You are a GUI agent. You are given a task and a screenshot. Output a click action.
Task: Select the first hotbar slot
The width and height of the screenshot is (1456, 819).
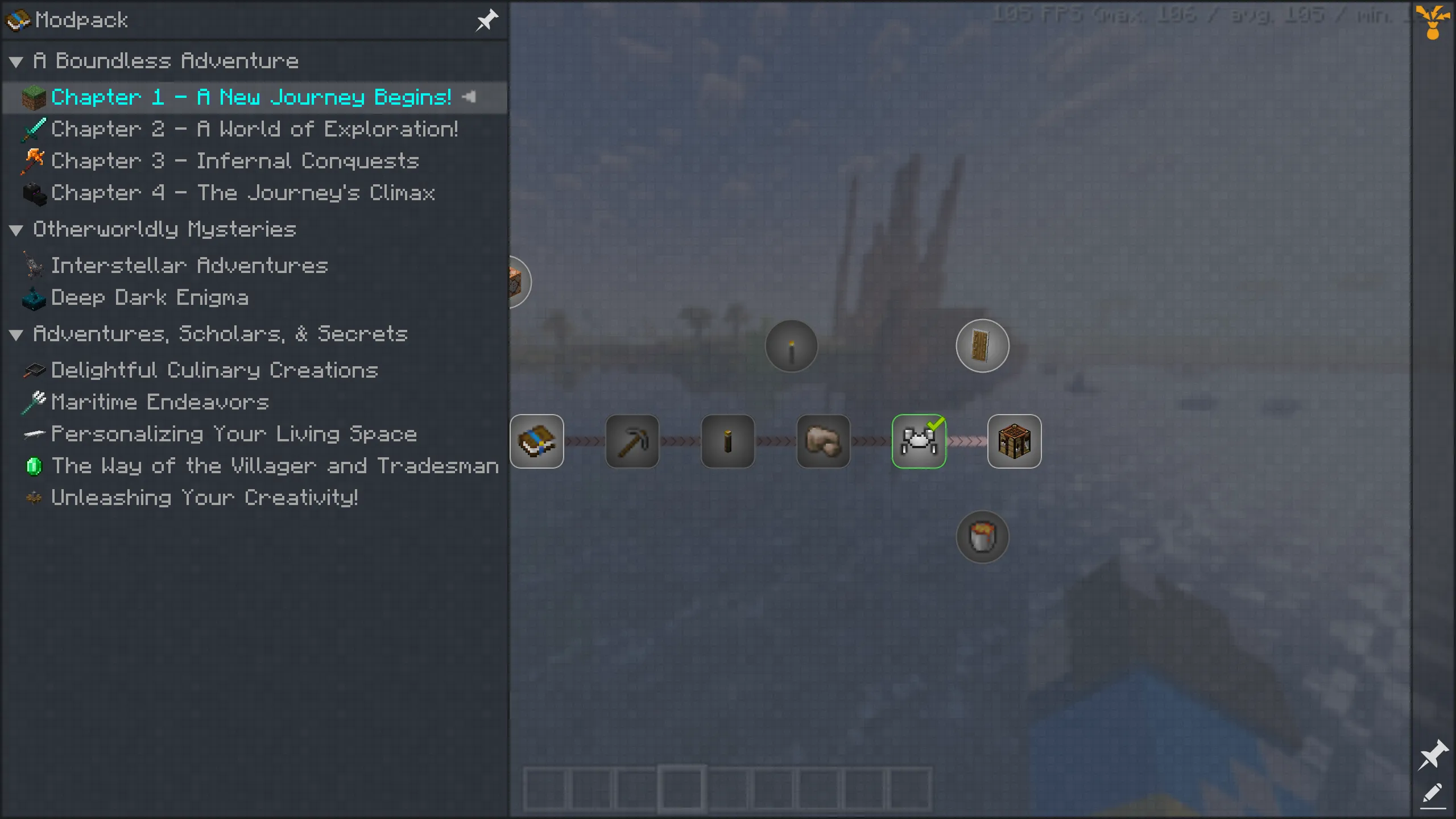pyautogui.click(x=545, y=789)
